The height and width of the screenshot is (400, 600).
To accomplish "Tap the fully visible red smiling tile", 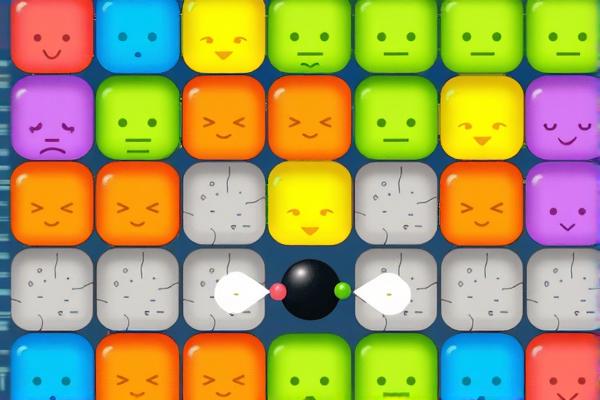I will click(x=51, y=35).
